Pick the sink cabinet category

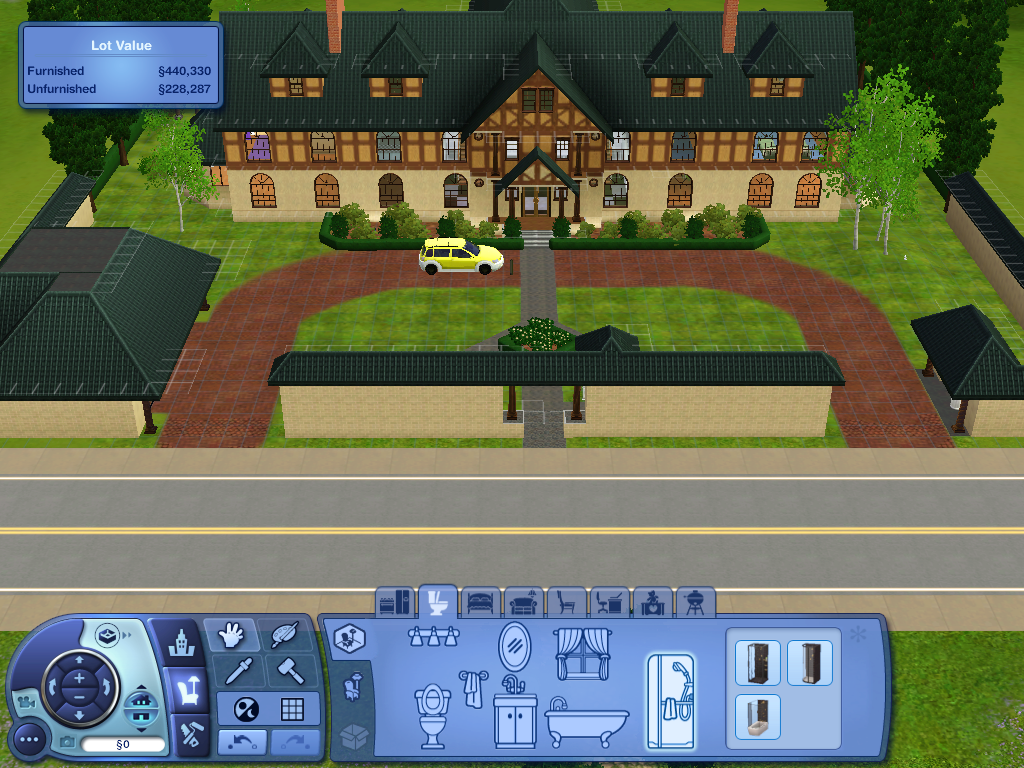point(515,715)
